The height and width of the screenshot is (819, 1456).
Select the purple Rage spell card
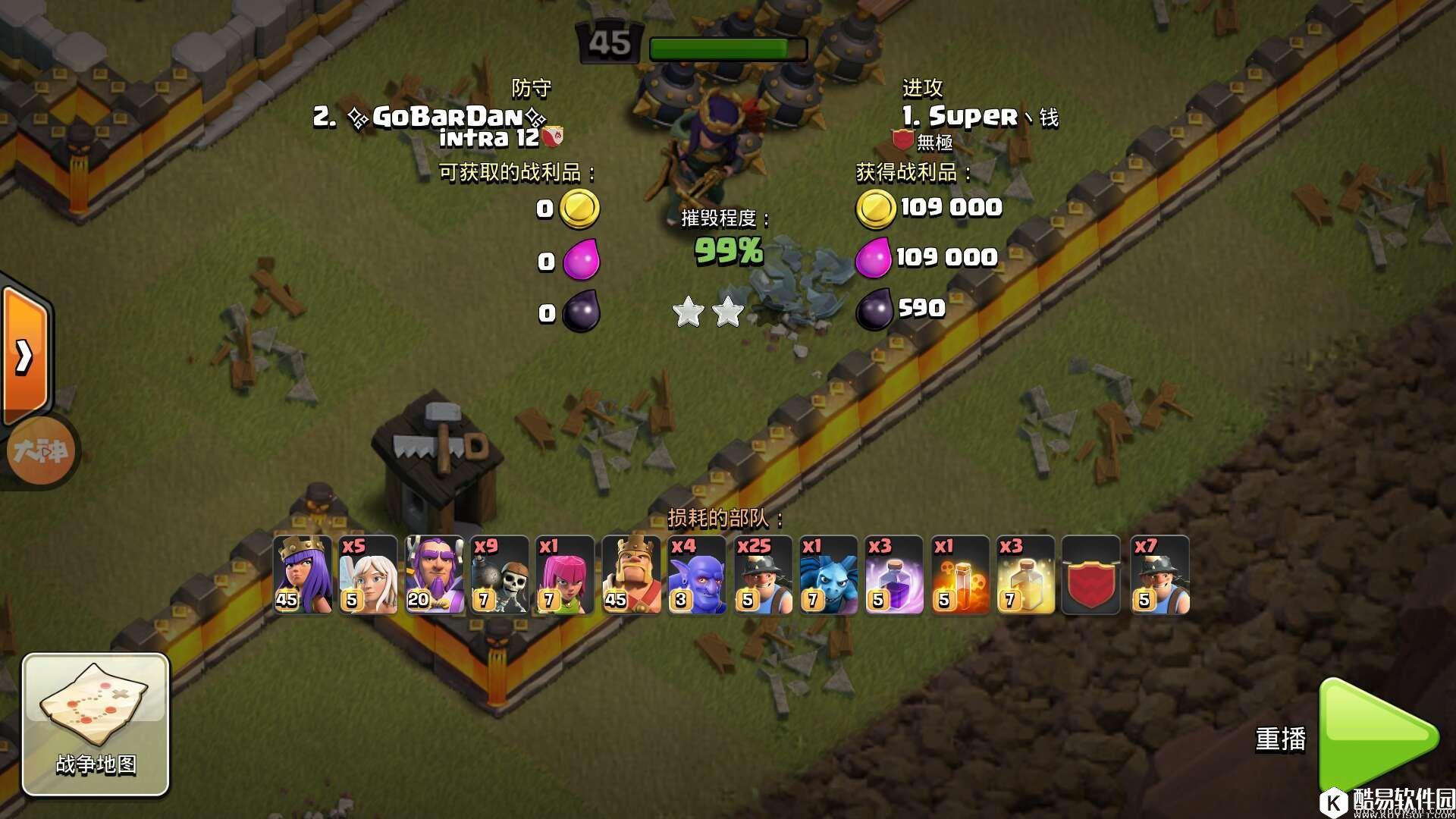[894, 575]
